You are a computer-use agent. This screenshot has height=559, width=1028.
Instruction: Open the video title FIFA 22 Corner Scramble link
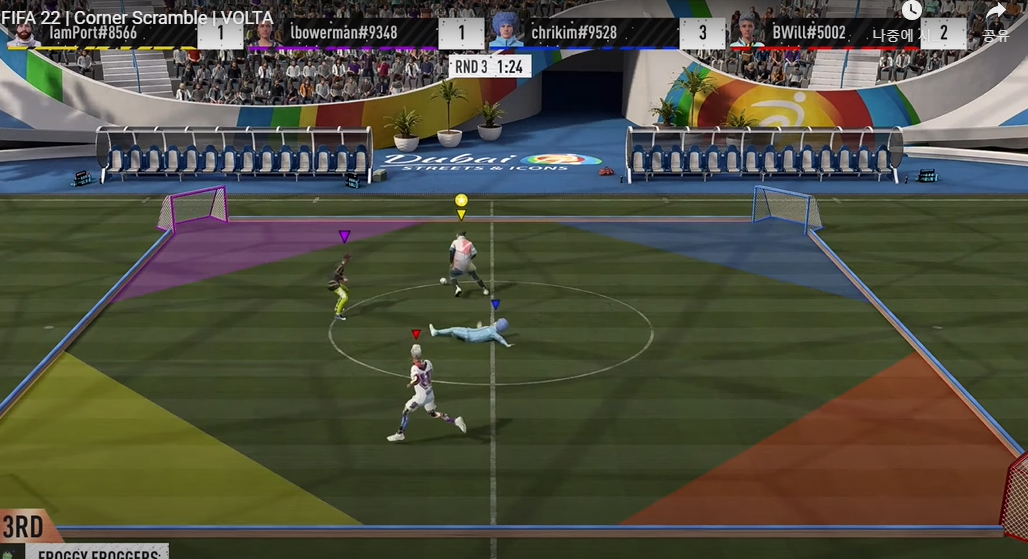137,17
